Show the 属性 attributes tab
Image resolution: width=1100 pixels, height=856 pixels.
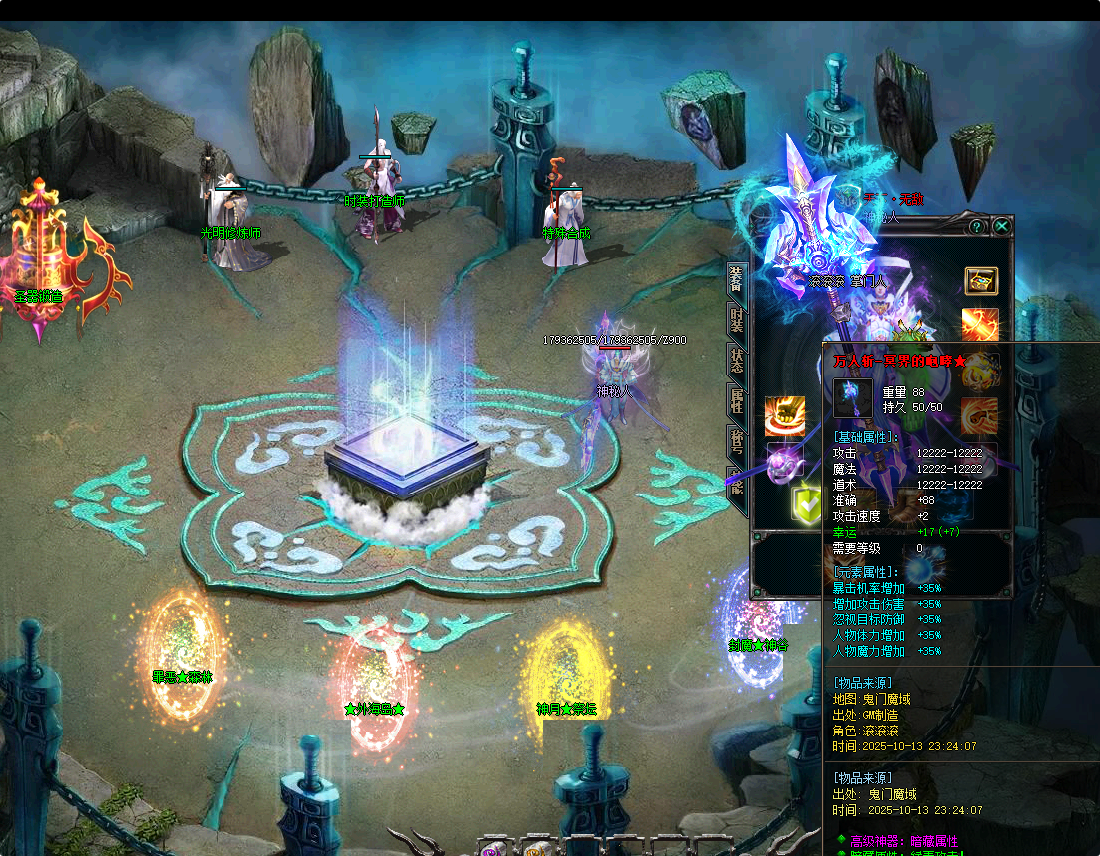coord(736,402)
